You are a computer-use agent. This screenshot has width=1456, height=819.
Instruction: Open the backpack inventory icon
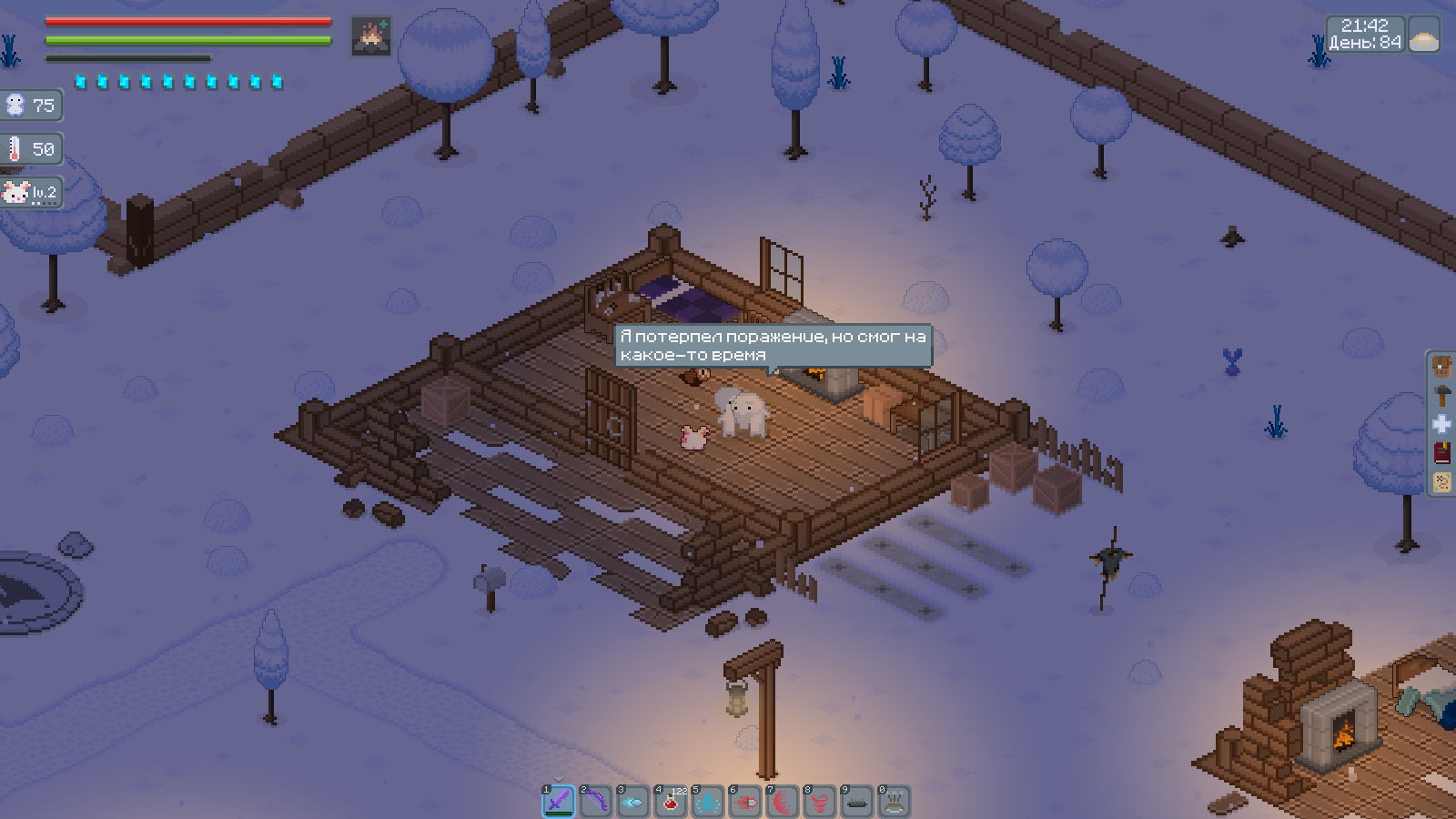(x=1442, y=367)
